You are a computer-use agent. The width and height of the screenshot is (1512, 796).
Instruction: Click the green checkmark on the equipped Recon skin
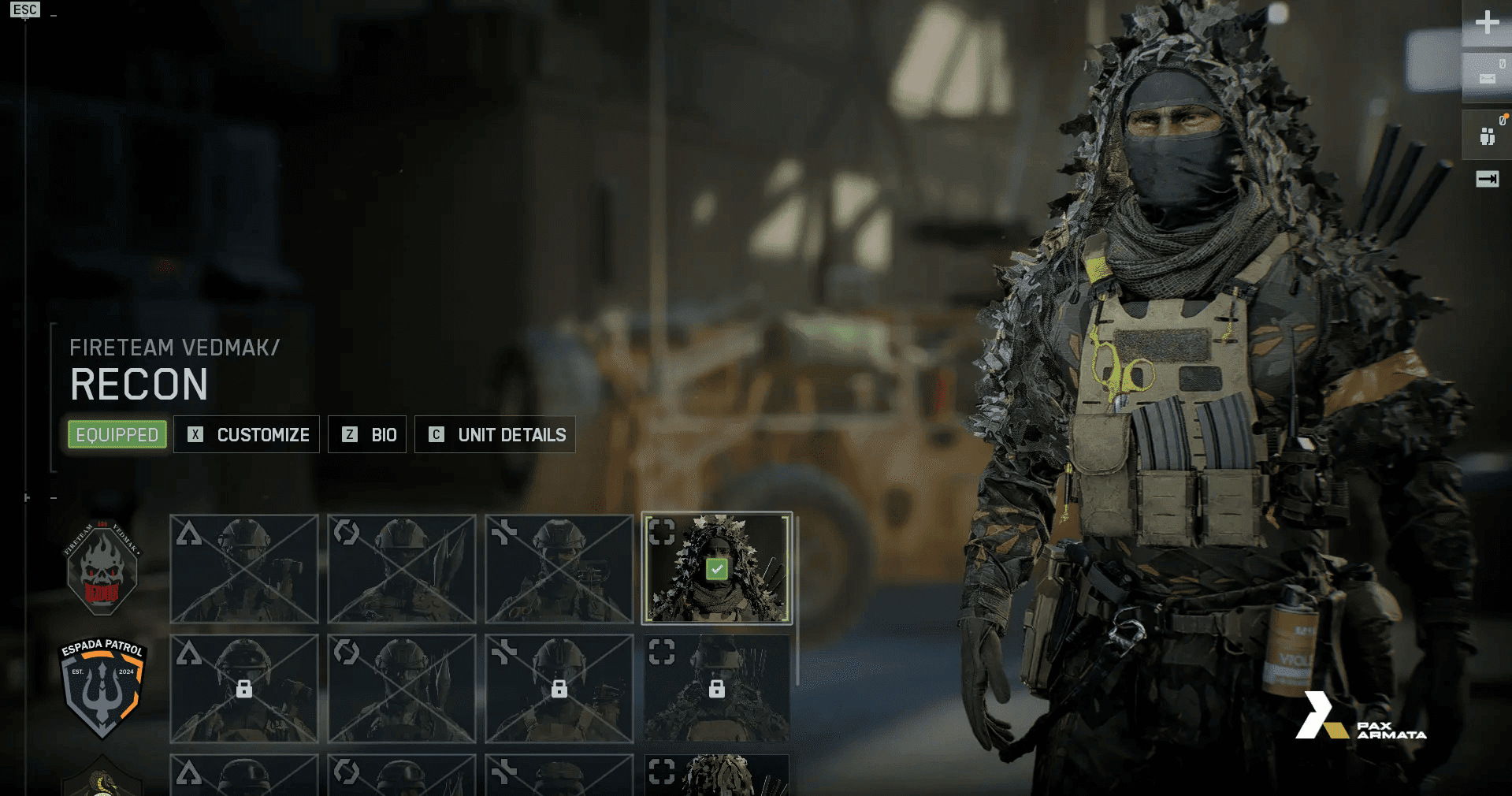(715, 567)
